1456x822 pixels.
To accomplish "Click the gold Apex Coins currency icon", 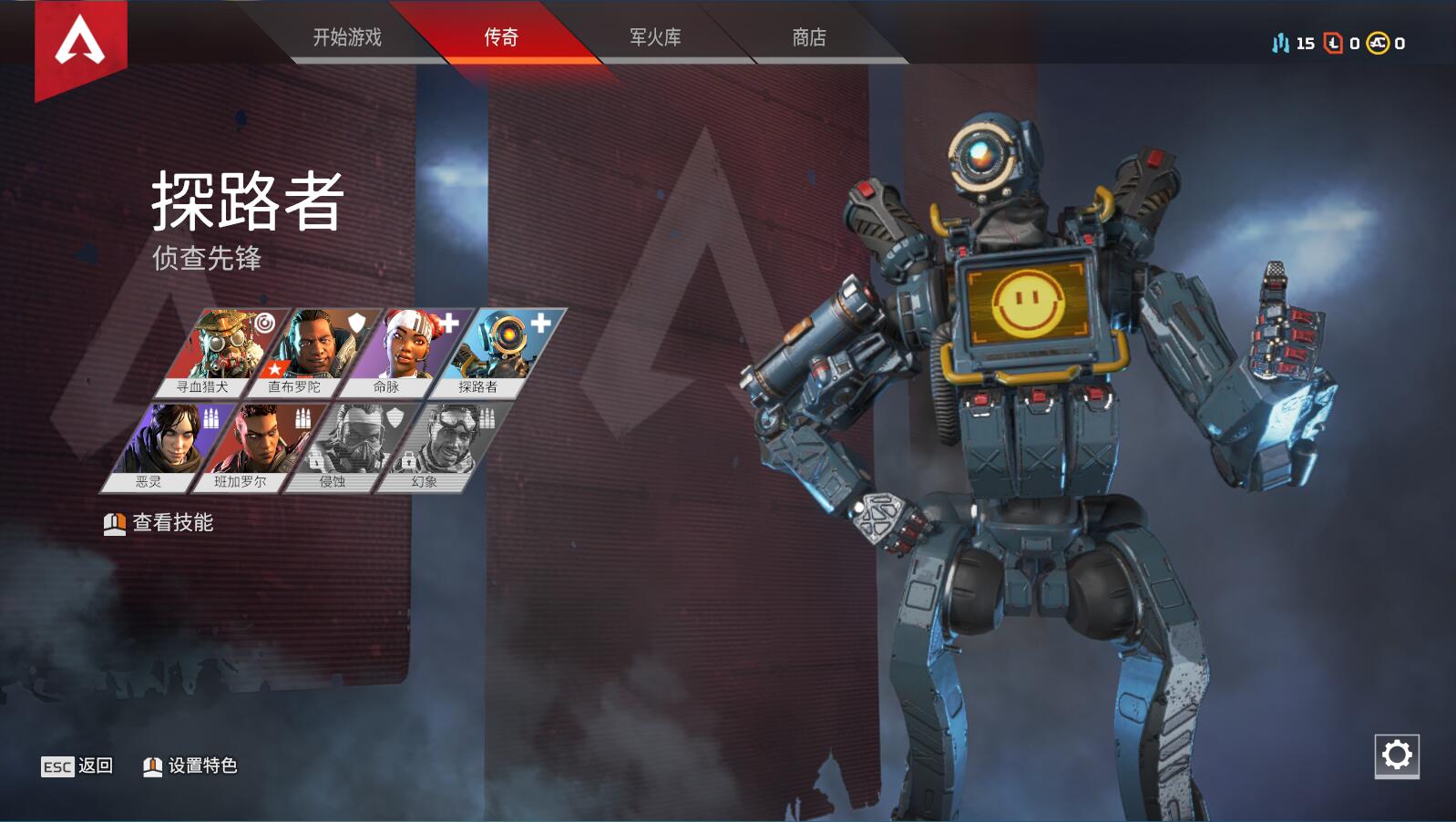I will (1376, 41).
